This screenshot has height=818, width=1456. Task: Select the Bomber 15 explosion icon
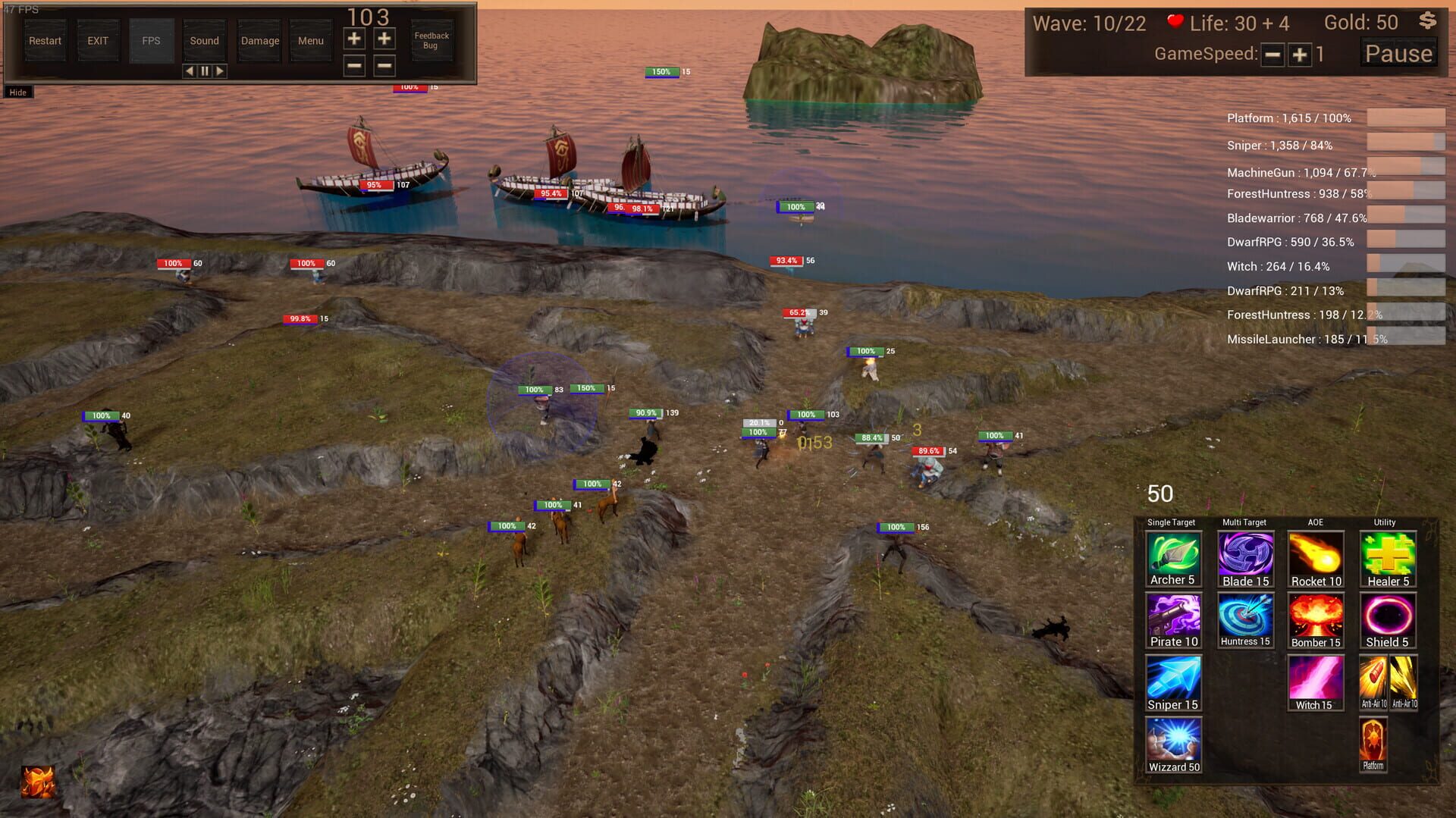click(x=1315, y=618)
